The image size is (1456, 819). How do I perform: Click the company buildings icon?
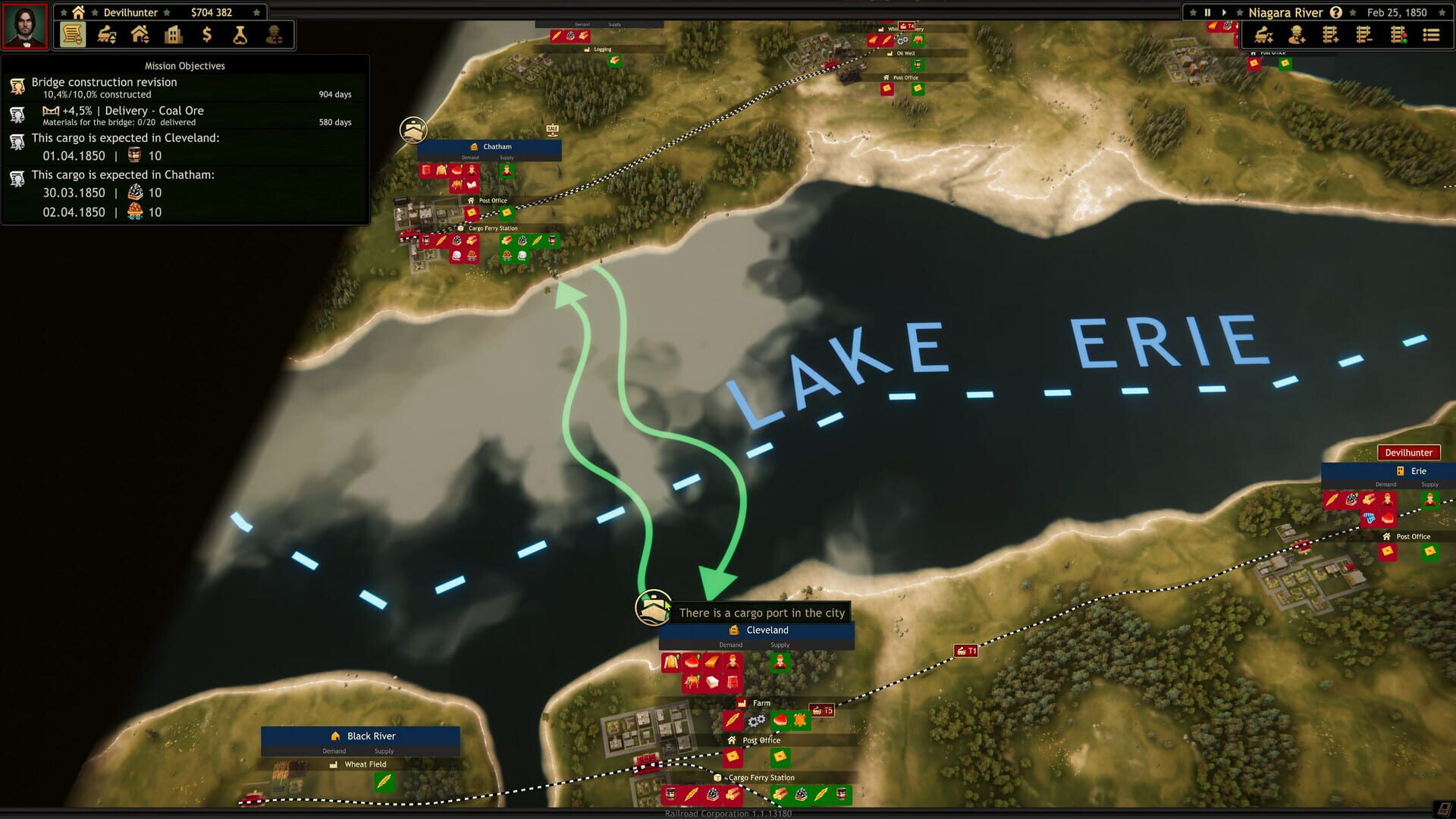coord(174,35)
